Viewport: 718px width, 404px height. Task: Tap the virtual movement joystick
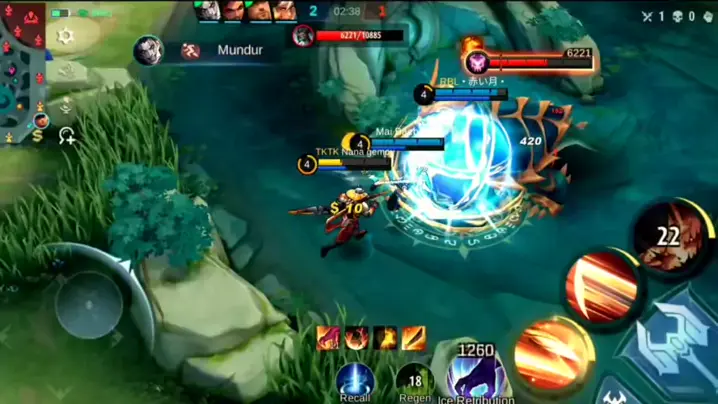pos(88,304)
